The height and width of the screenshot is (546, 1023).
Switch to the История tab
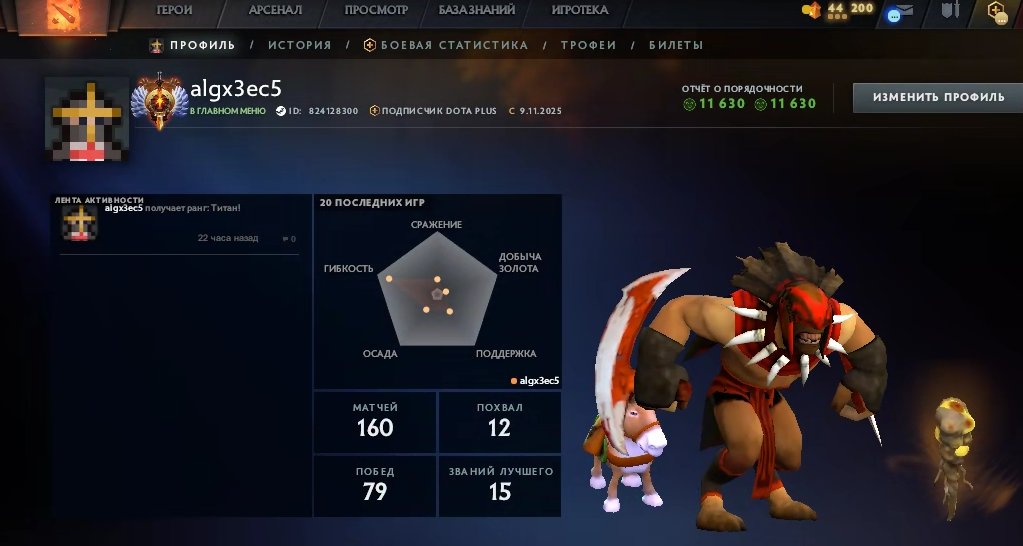(299, 45)
